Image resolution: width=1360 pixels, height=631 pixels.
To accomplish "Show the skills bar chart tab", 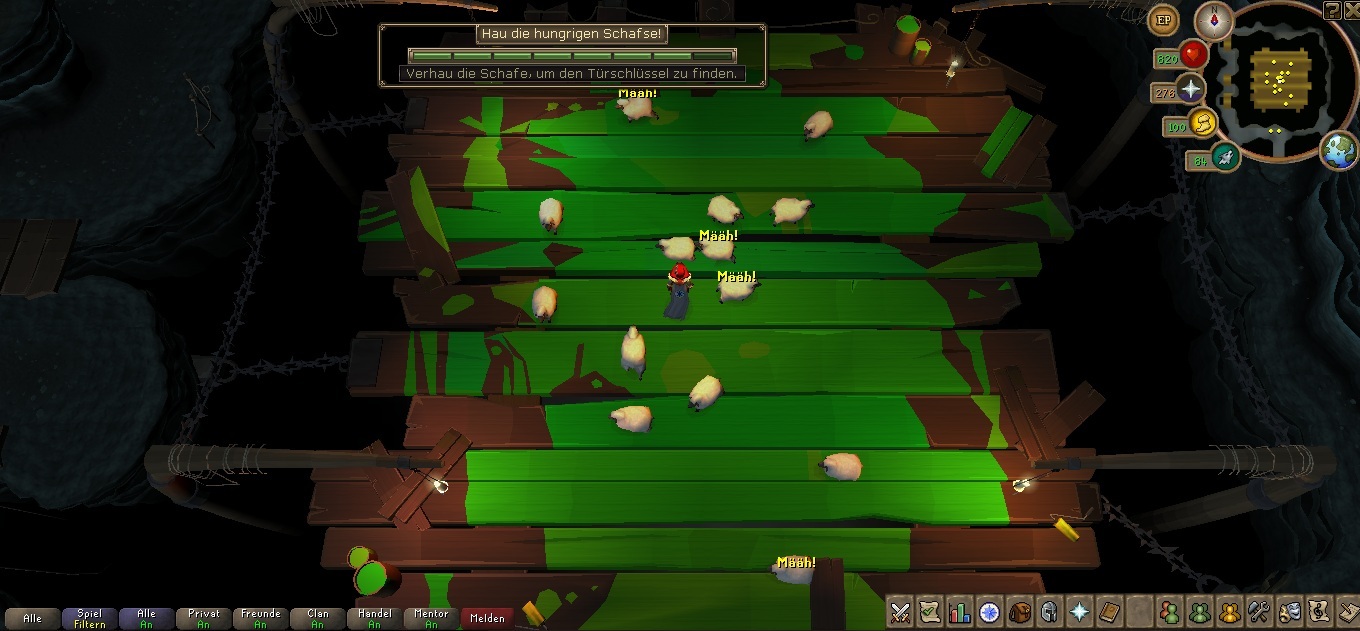I will click(960, 611).
